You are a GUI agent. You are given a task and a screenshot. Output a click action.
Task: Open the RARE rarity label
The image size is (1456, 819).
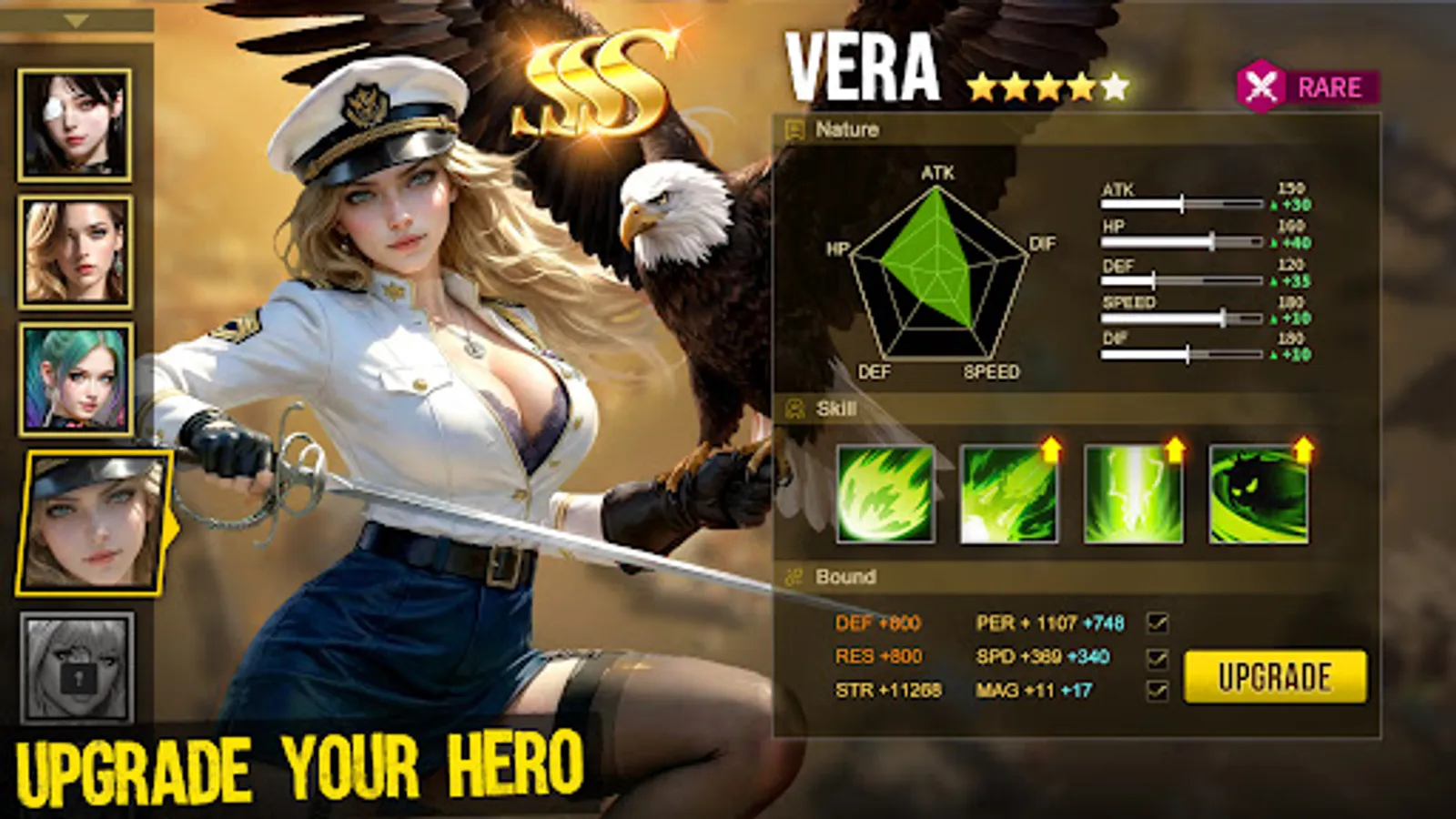point(1328,87)
